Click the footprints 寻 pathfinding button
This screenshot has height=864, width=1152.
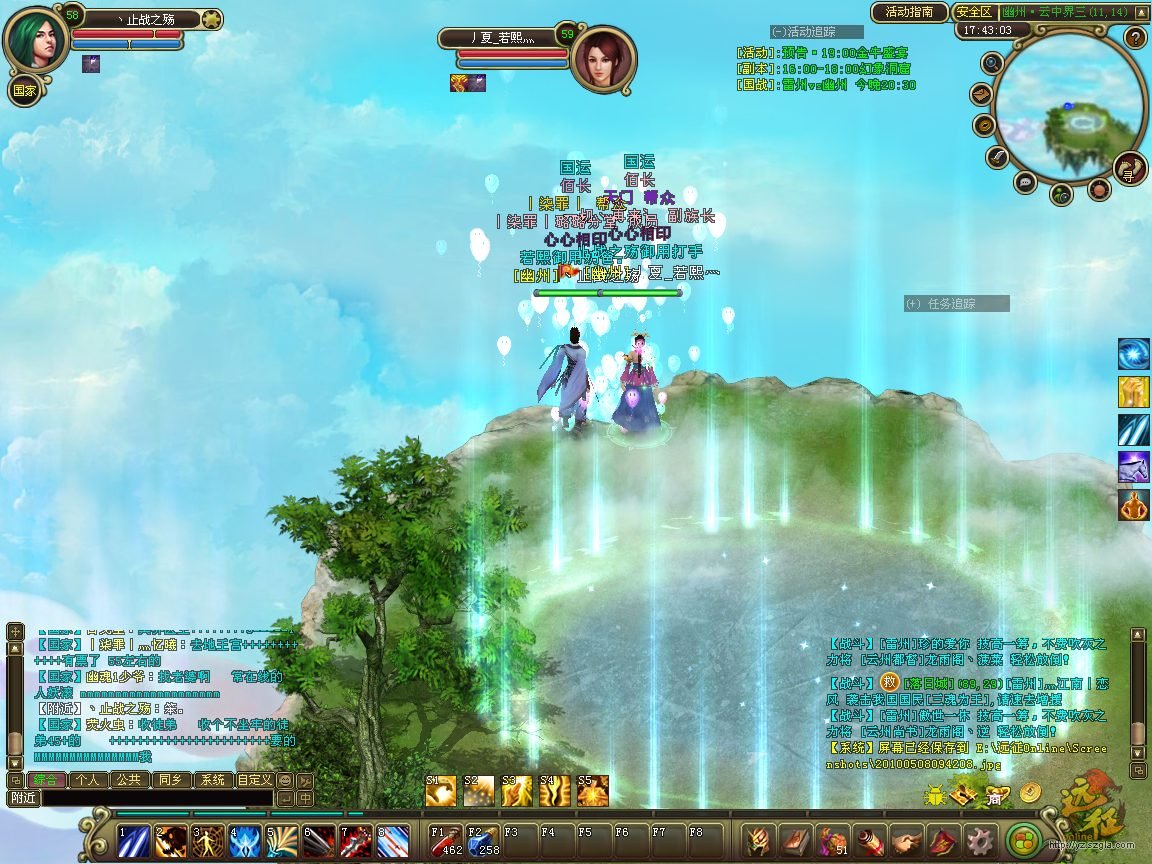point(1129,167)
